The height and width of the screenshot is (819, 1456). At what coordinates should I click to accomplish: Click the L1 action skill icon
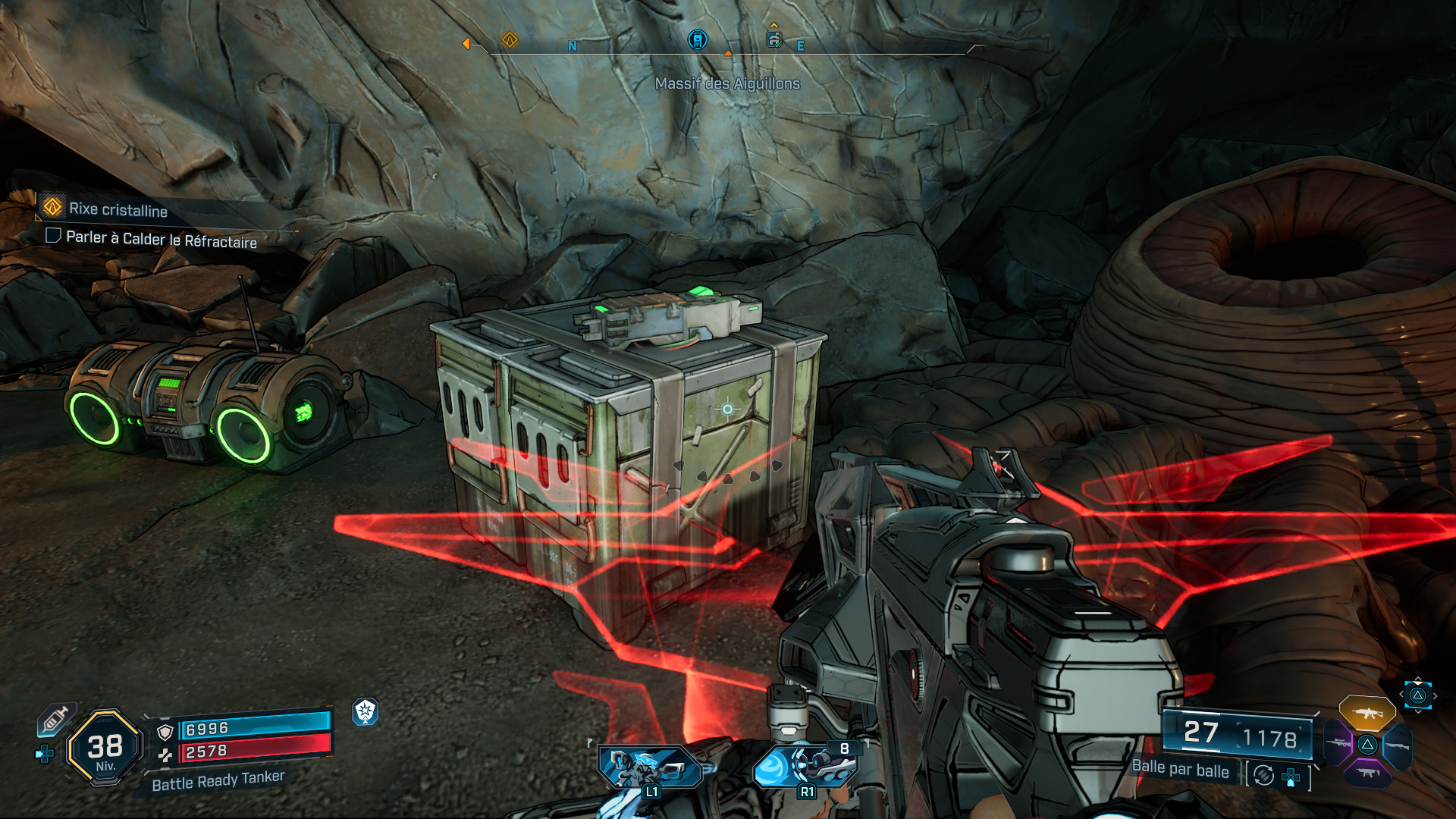(648, 767)
